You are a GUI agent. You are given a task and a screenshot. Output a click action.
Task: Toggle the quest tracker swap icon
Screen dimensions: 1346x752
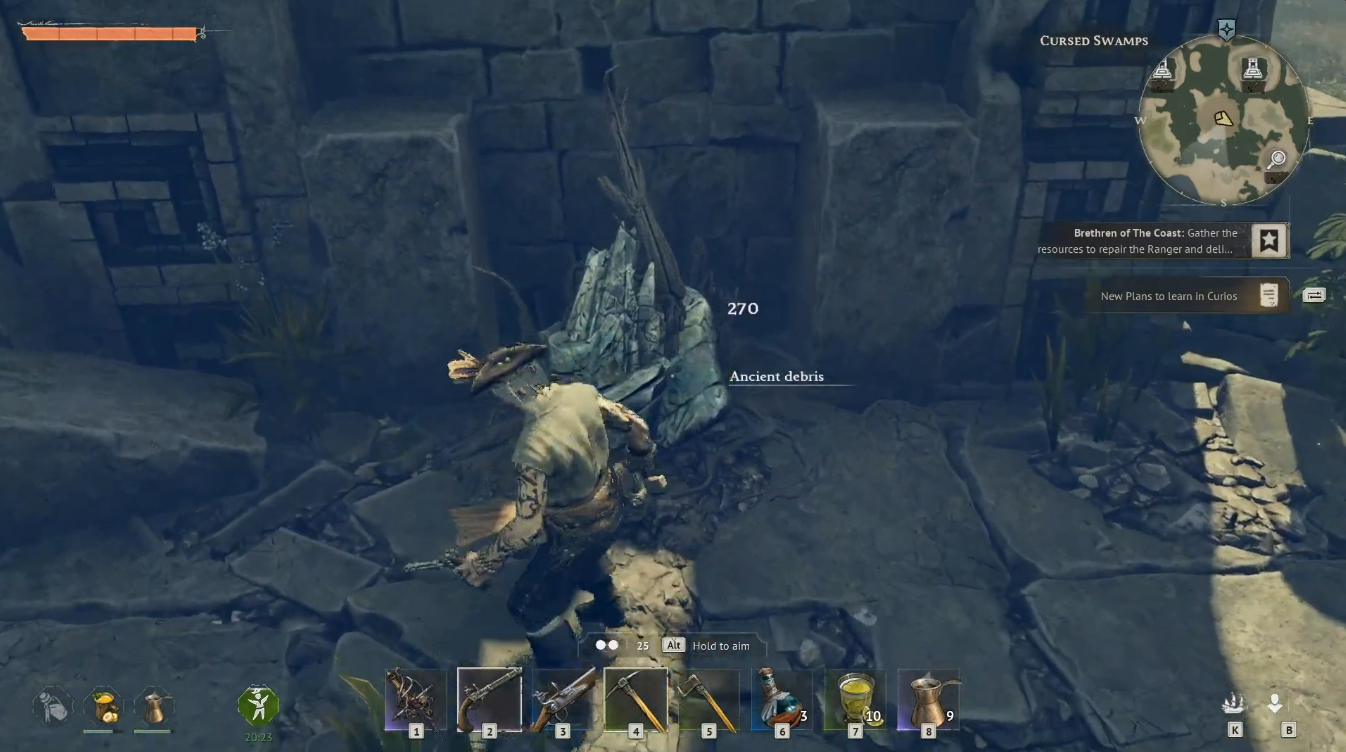point(1313,294)
